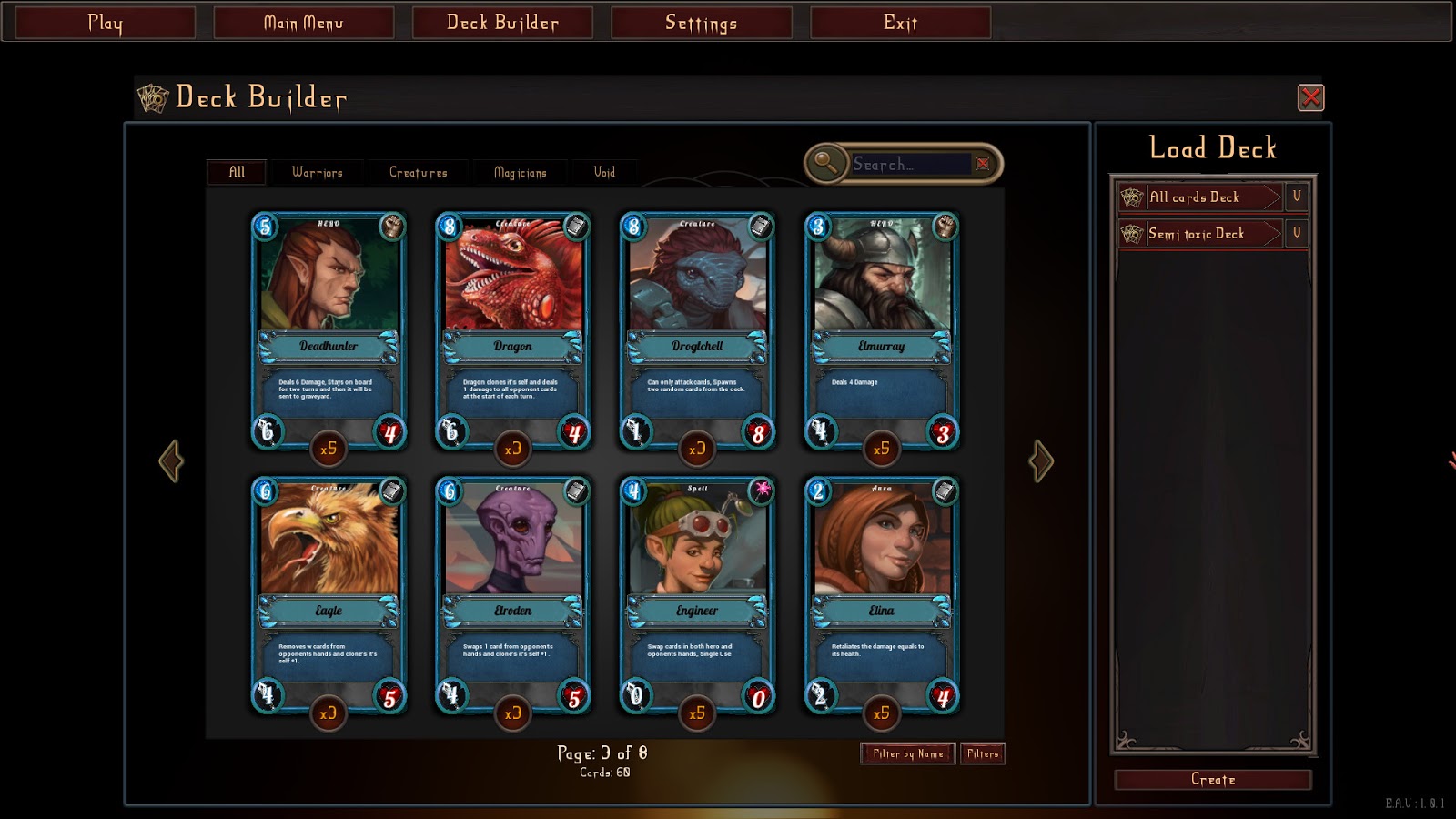
Task: Open the Deck Builder menu item
Action: click(x=502, y=23)
